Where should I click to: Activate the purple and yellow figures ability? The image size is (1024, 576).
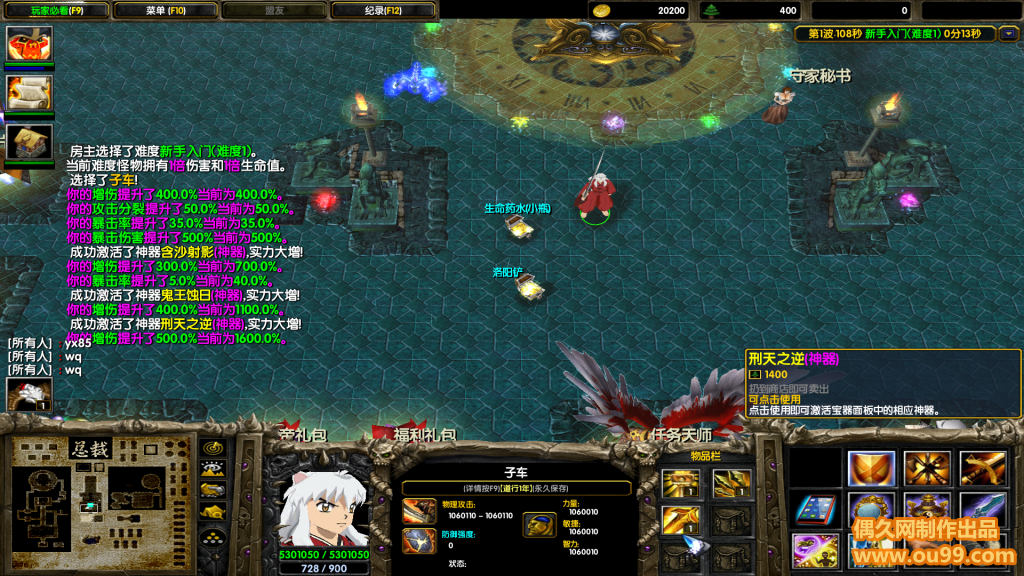coord(815,551)
